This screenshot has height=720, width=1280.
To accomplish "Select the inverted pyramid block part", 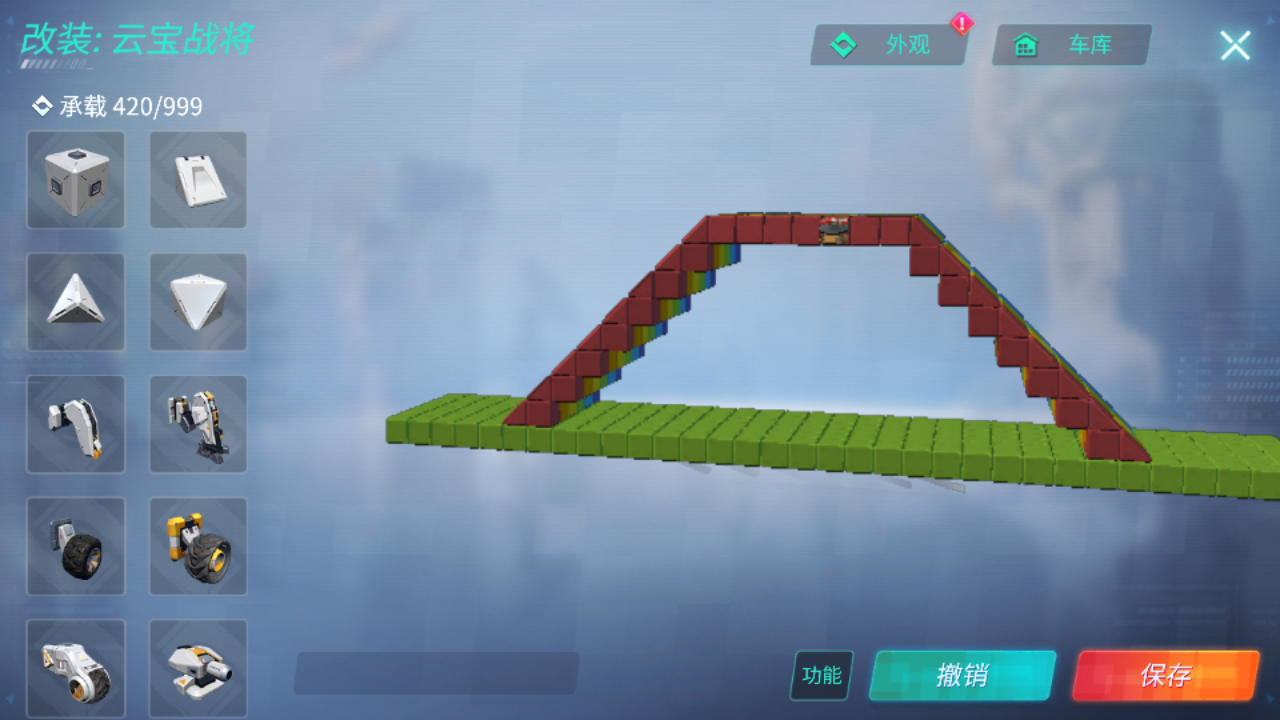I will click(x=198, y=302).
